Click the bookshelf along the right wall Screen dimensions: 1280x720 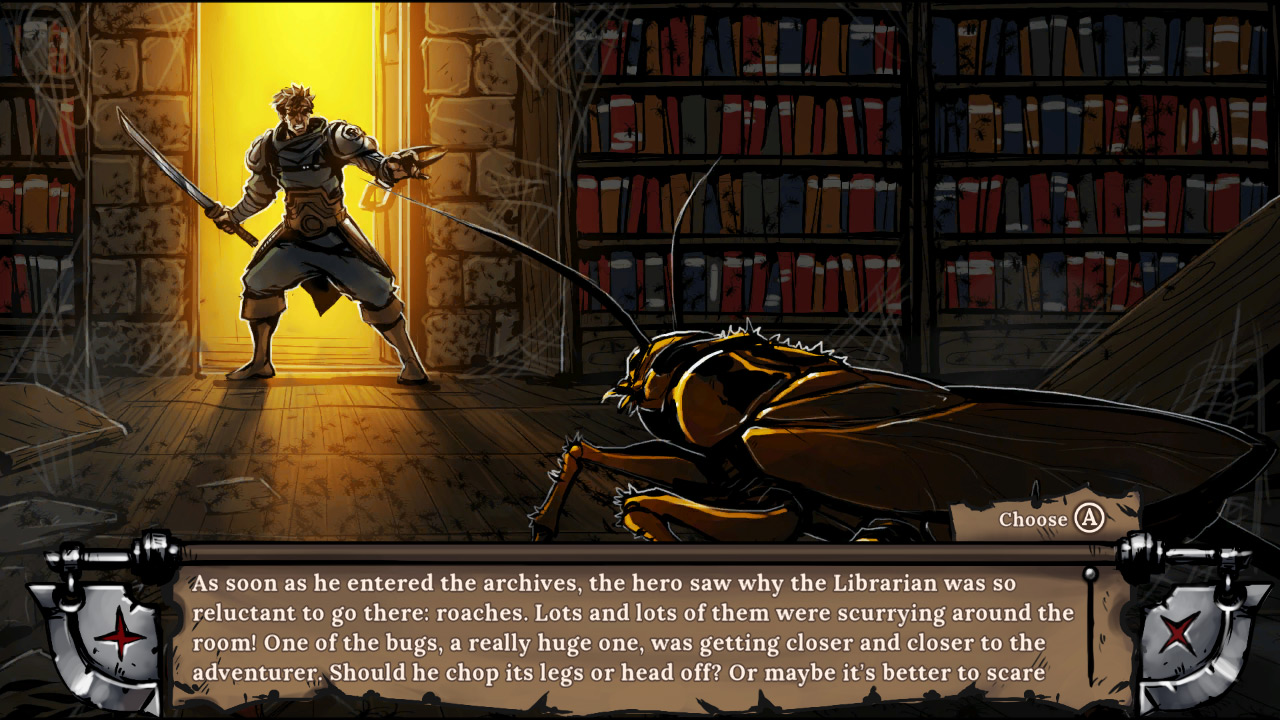click(1000, 150)
